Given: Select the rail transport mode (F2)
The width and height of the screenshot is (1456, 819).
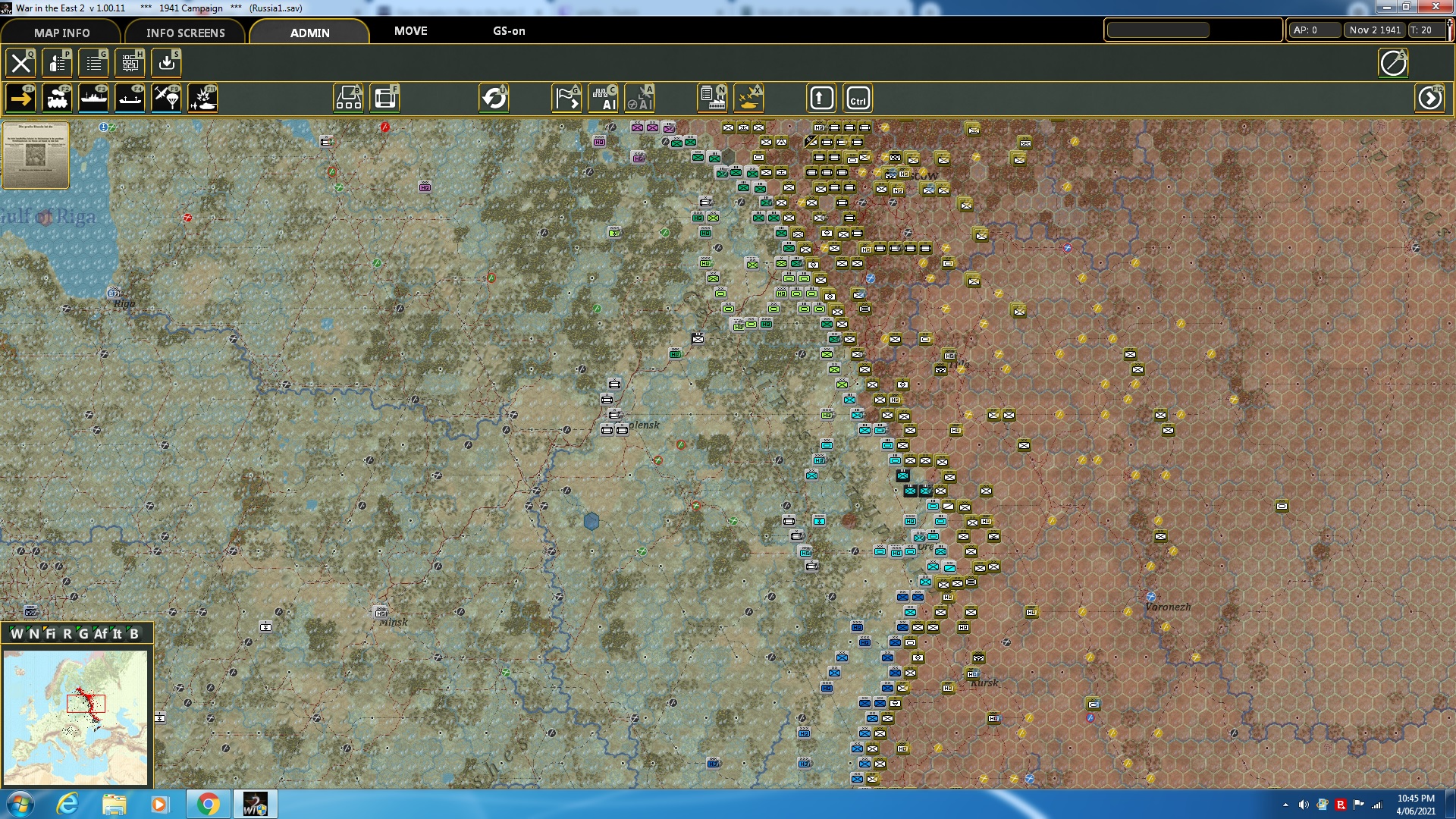Looking at the screenshot, I should tap(58, 98).
